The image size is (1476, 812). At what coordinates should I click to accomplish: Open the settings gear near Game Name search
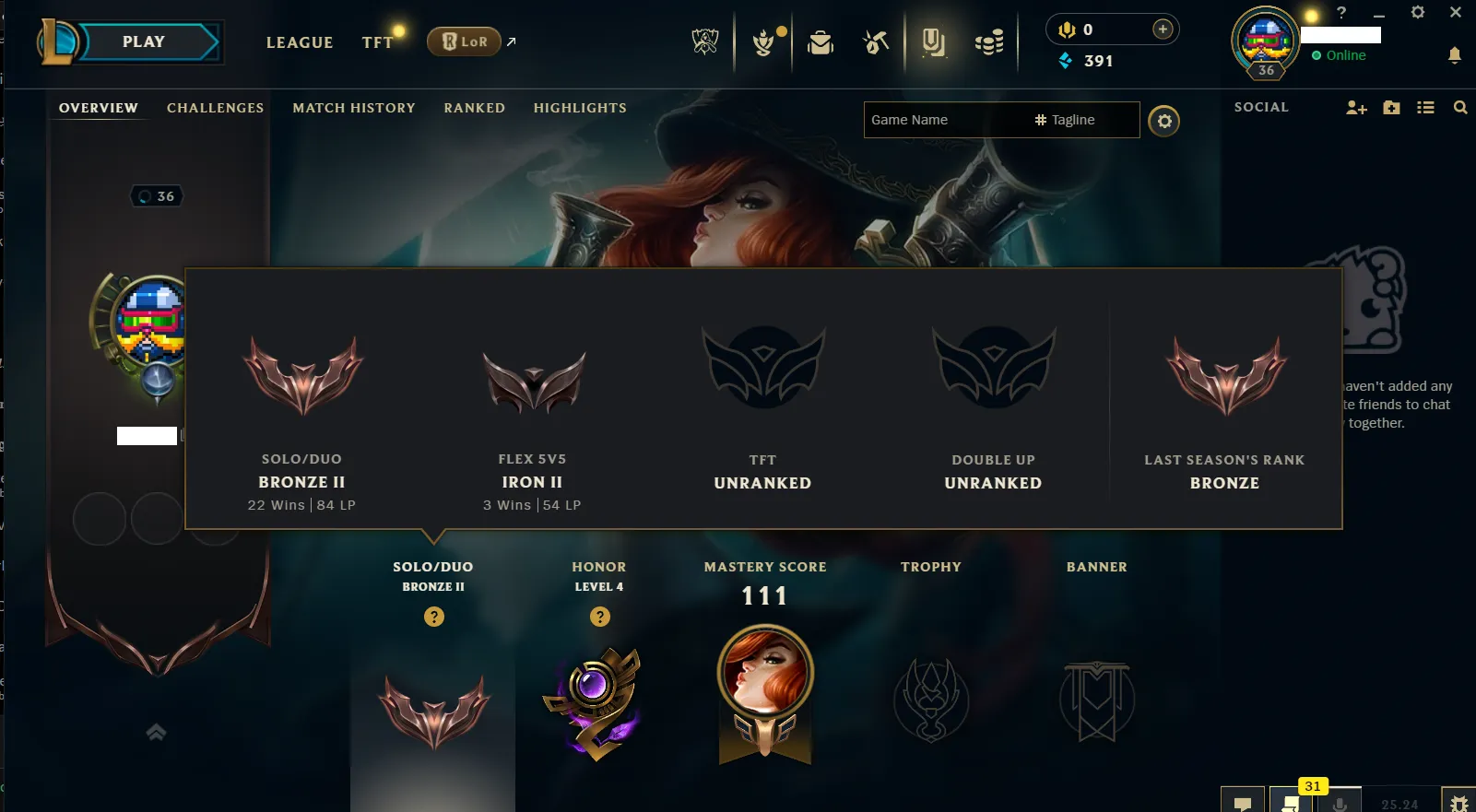pyautogui.click(x=1163, y=121)
